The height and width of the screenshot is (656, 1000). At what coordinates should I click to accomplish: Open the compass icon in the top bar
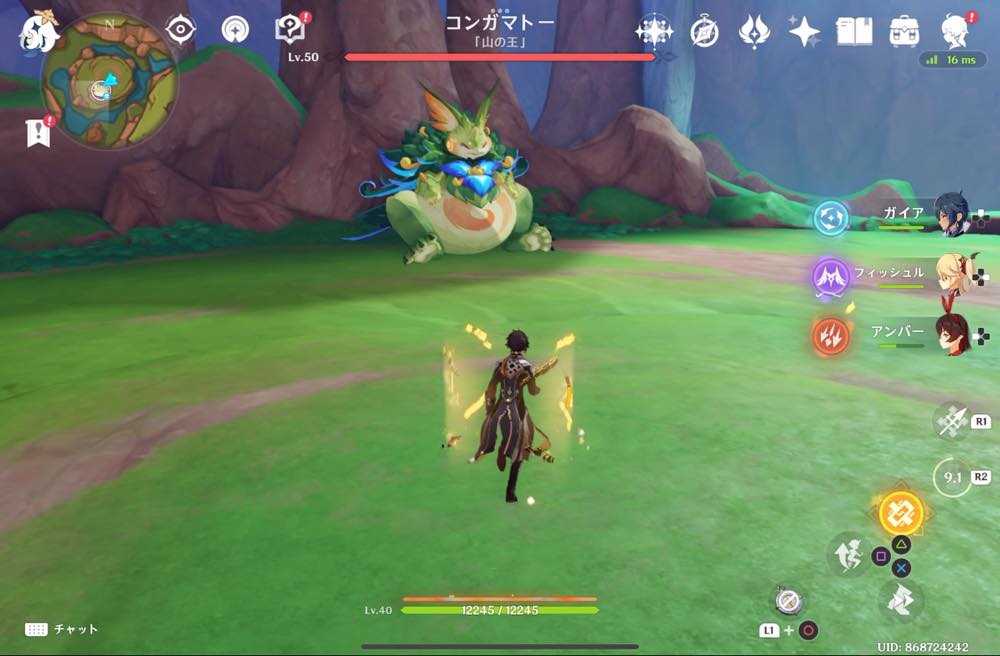click(x=704, y=32)
